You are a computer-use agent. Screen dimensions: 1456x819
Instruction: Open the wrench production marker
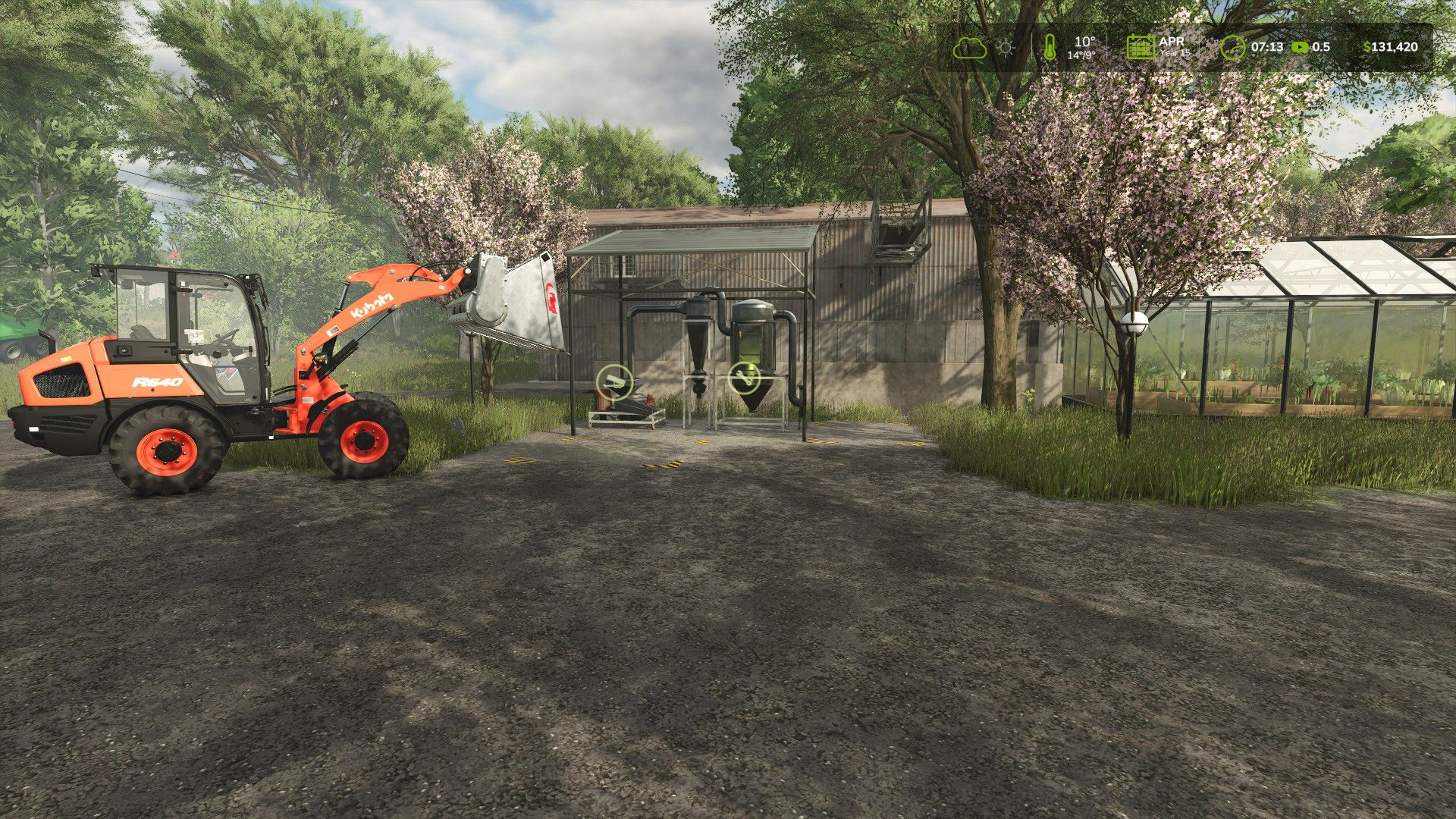[x=744, y=377]
